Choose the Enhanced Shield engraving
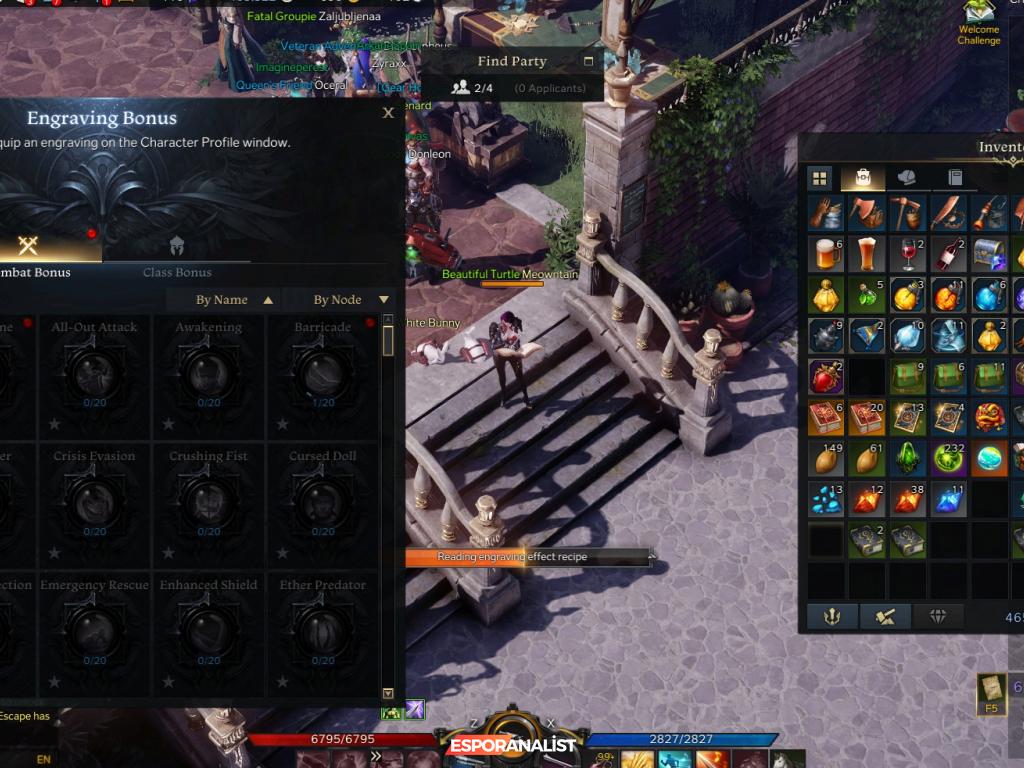Screen dimensions: 1024x768 click(208, 630)
